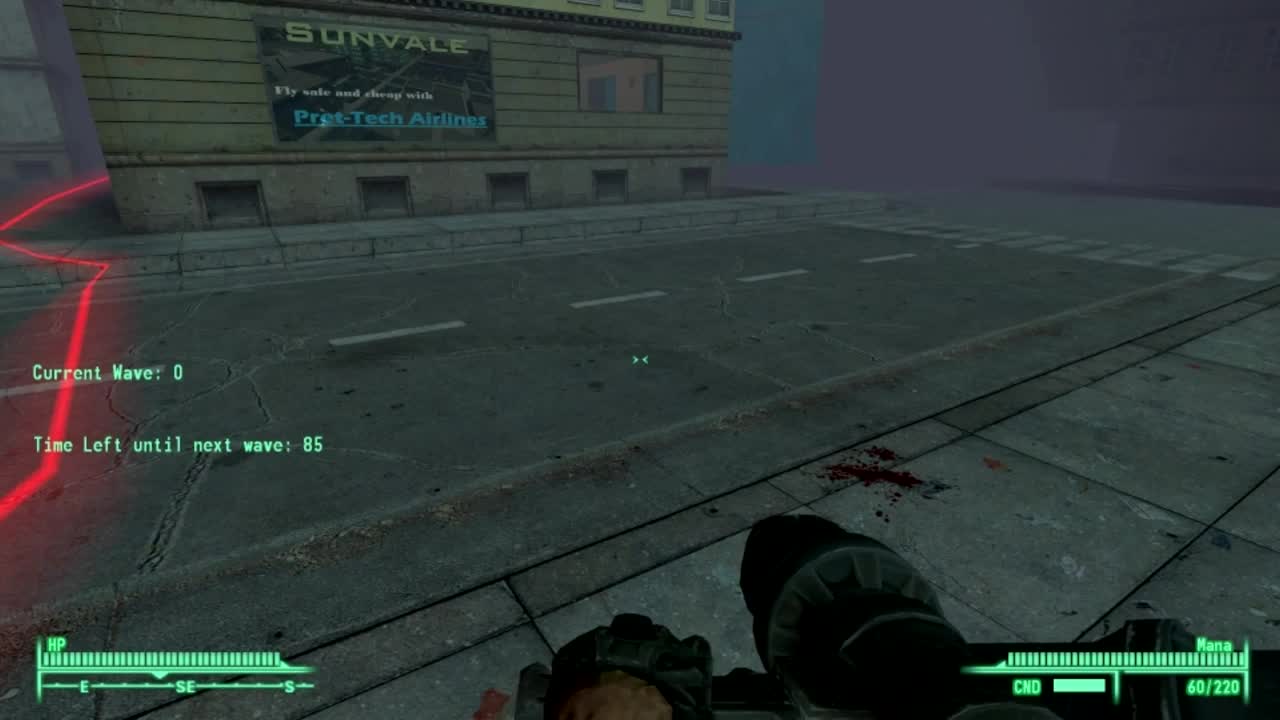Click the HP label on the health bar
This screenshot has height=720, width=1280.
tap(55, 644)
